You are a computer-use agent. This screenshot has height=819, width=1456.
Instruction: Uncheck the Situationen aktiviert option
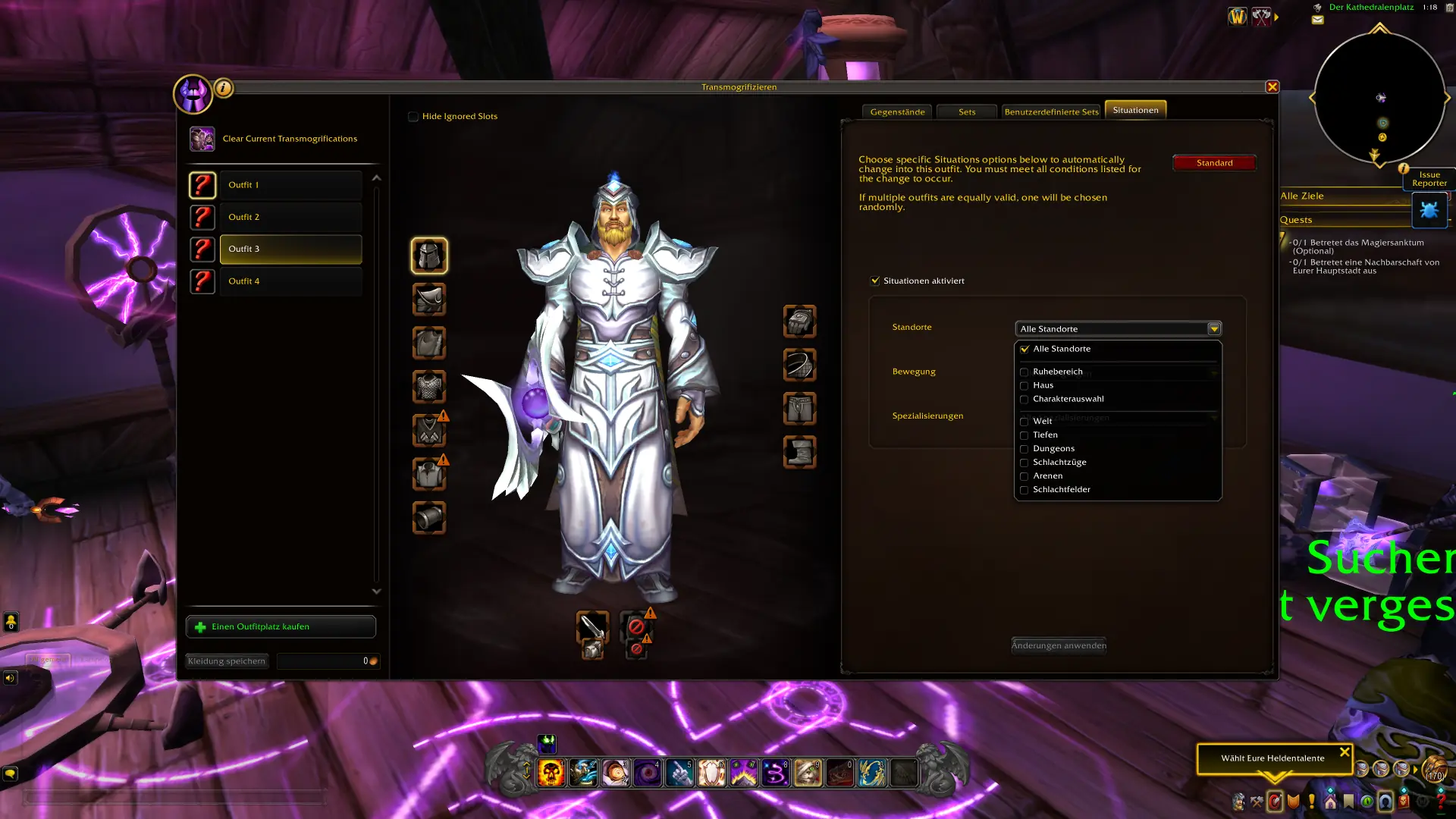click(875, 280)
